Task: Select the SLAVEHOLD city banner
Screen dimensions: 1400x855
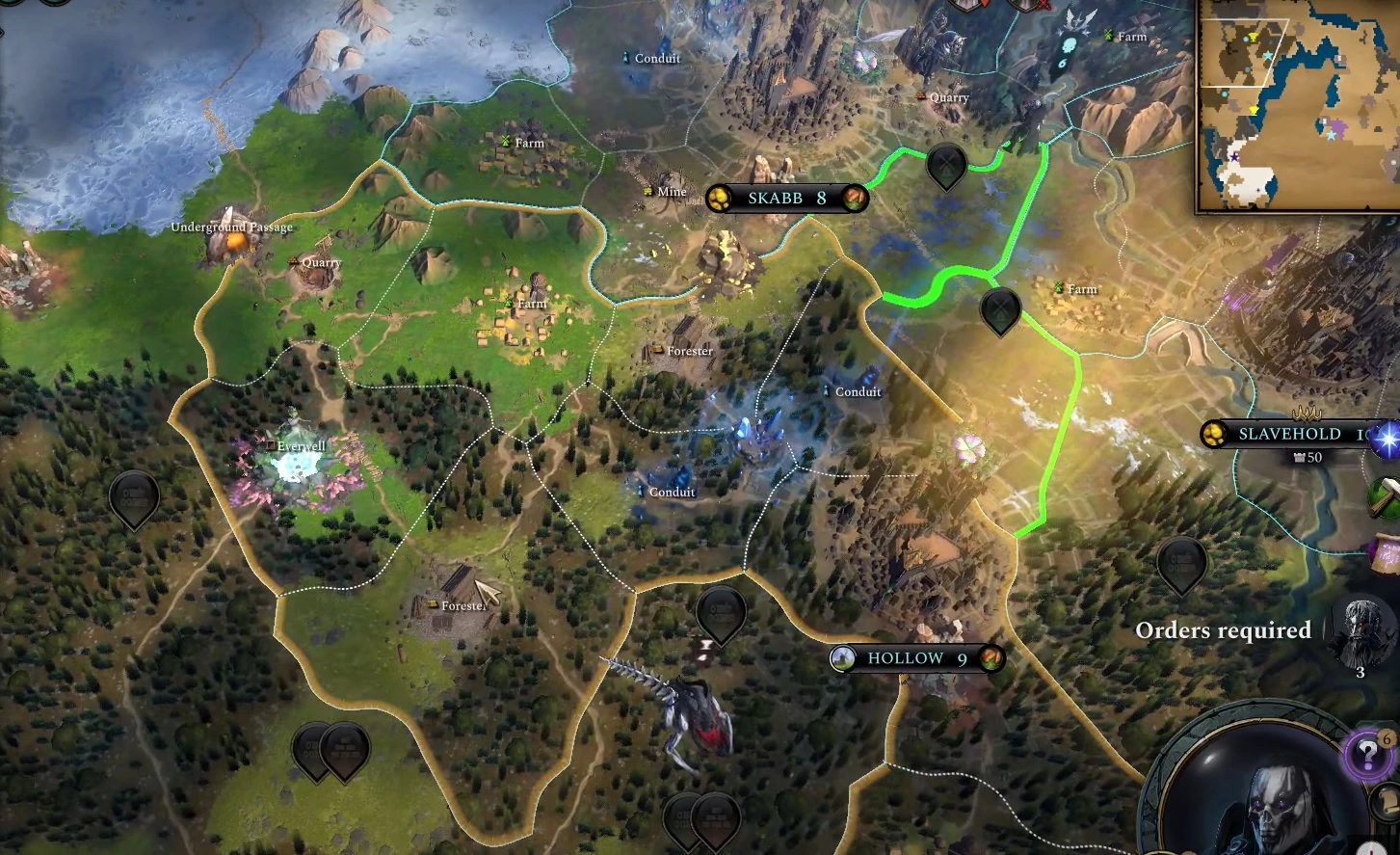Action: coord(1288,434)
